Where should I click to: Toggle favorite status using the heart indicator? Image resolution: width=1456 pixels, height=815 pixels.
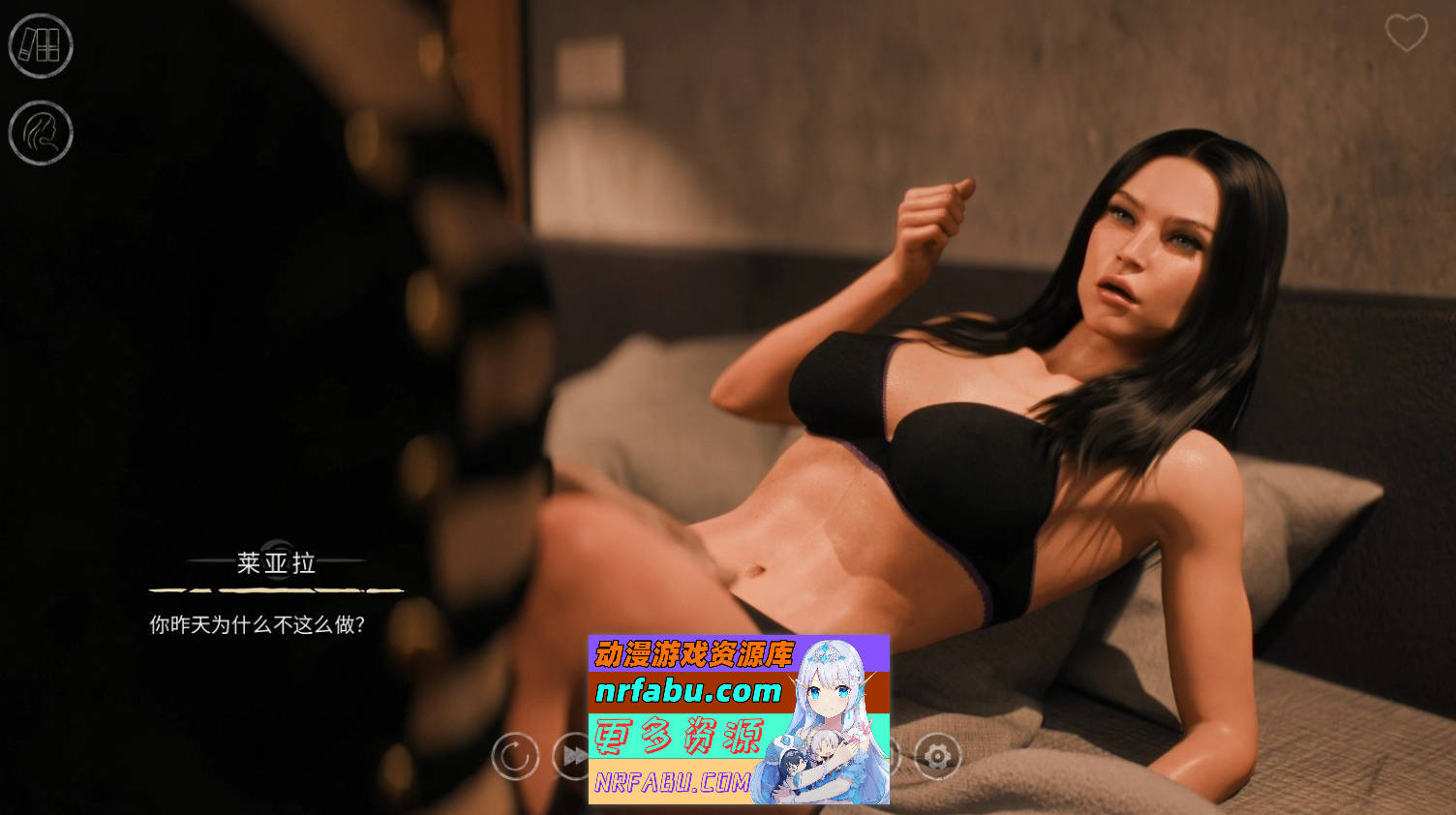pyautogui.click(x=1405, y=32)
